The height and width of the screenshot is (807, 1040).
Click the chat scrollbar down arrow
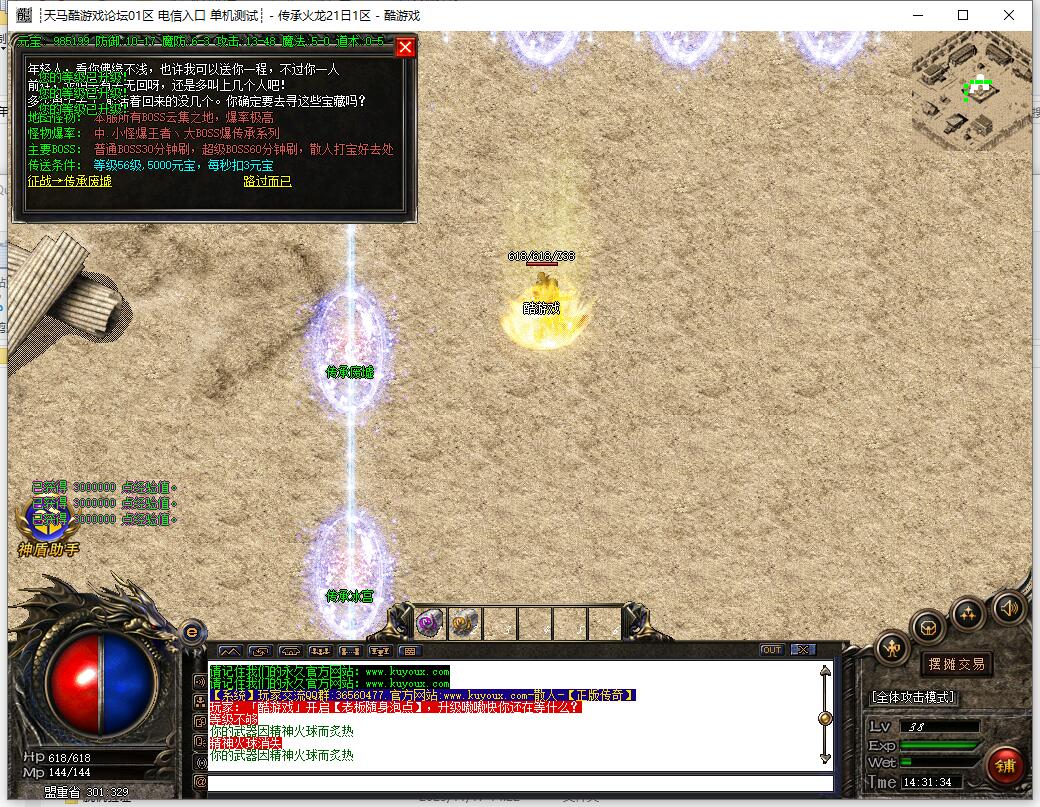click(x=824, y=759)
